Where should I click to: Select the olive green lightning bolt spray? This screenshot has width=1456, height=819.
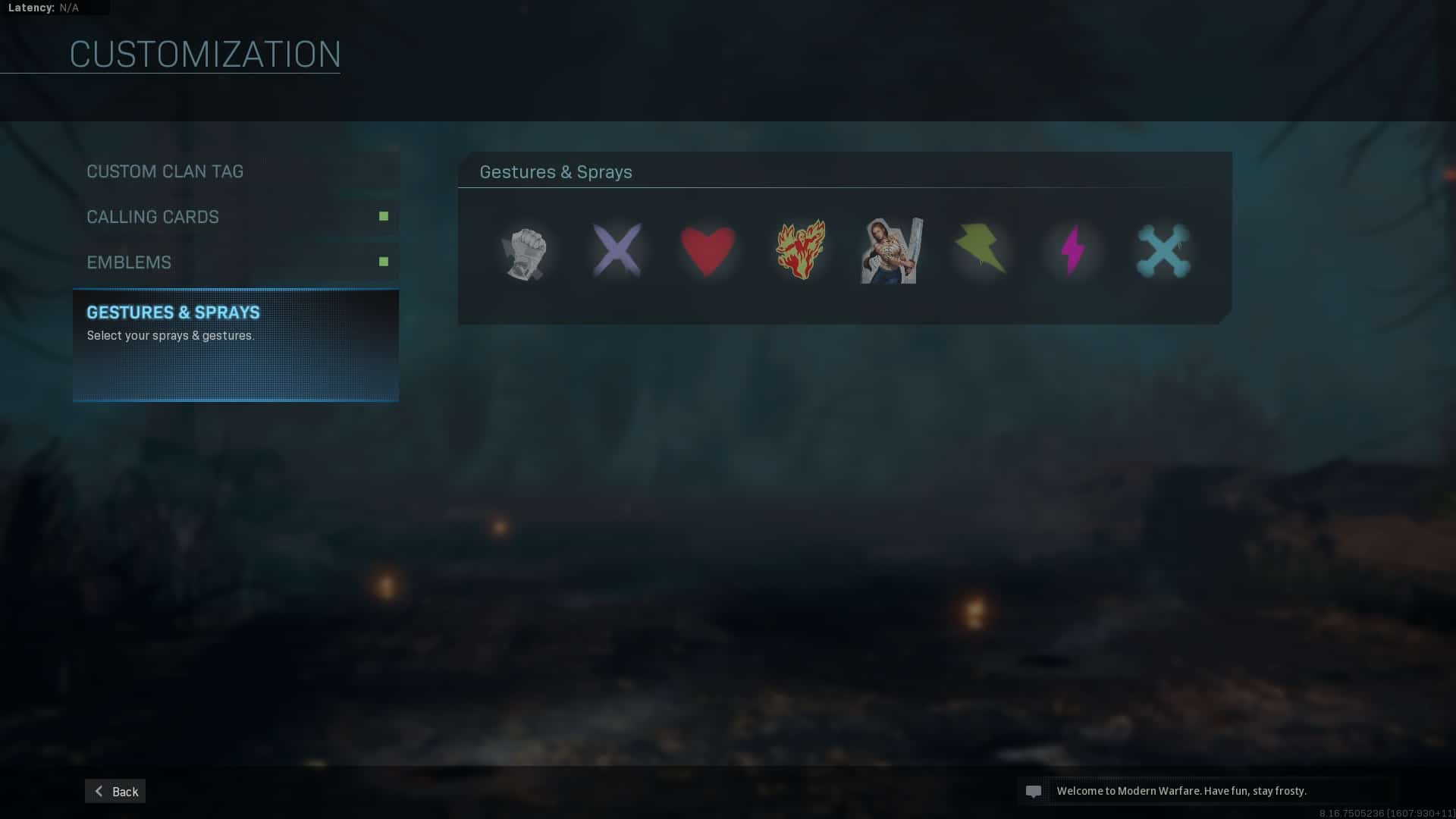coord(981,249)
